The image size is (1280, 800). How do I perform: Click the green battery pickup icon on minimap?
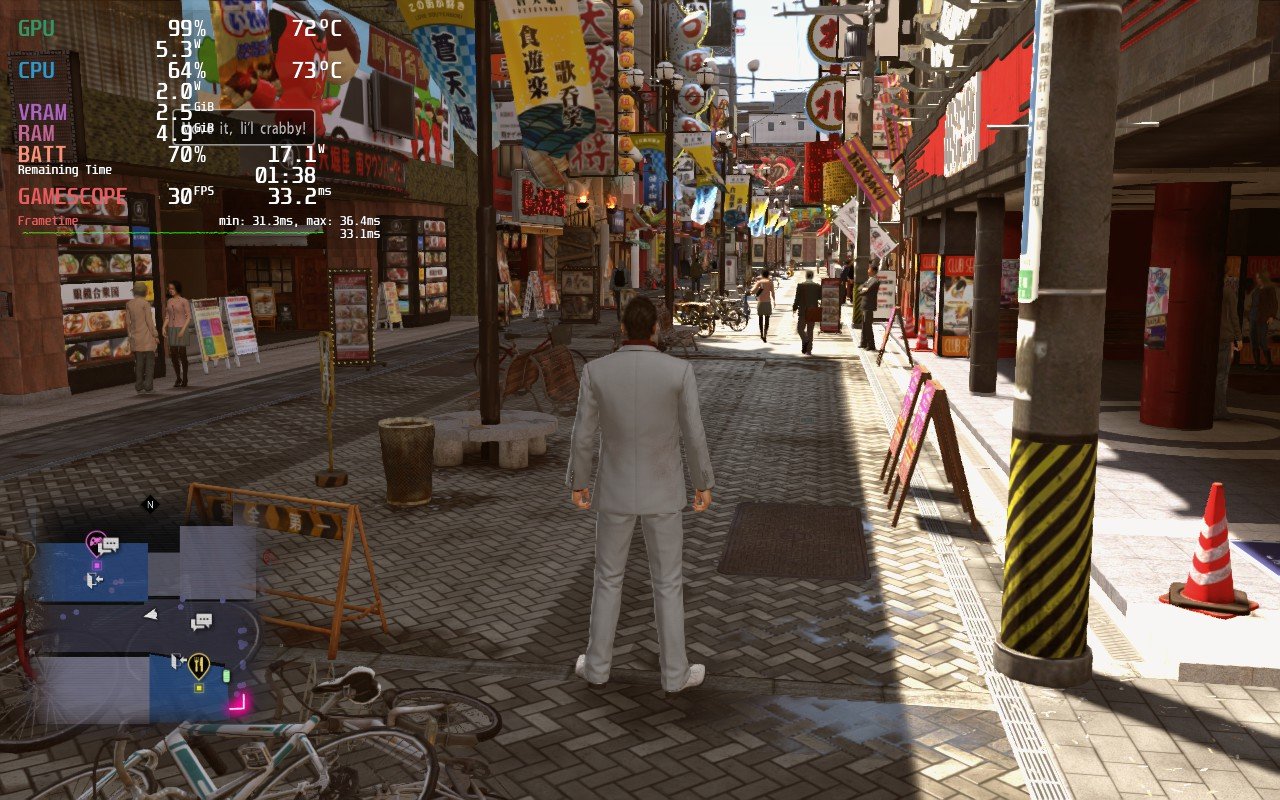226,675
